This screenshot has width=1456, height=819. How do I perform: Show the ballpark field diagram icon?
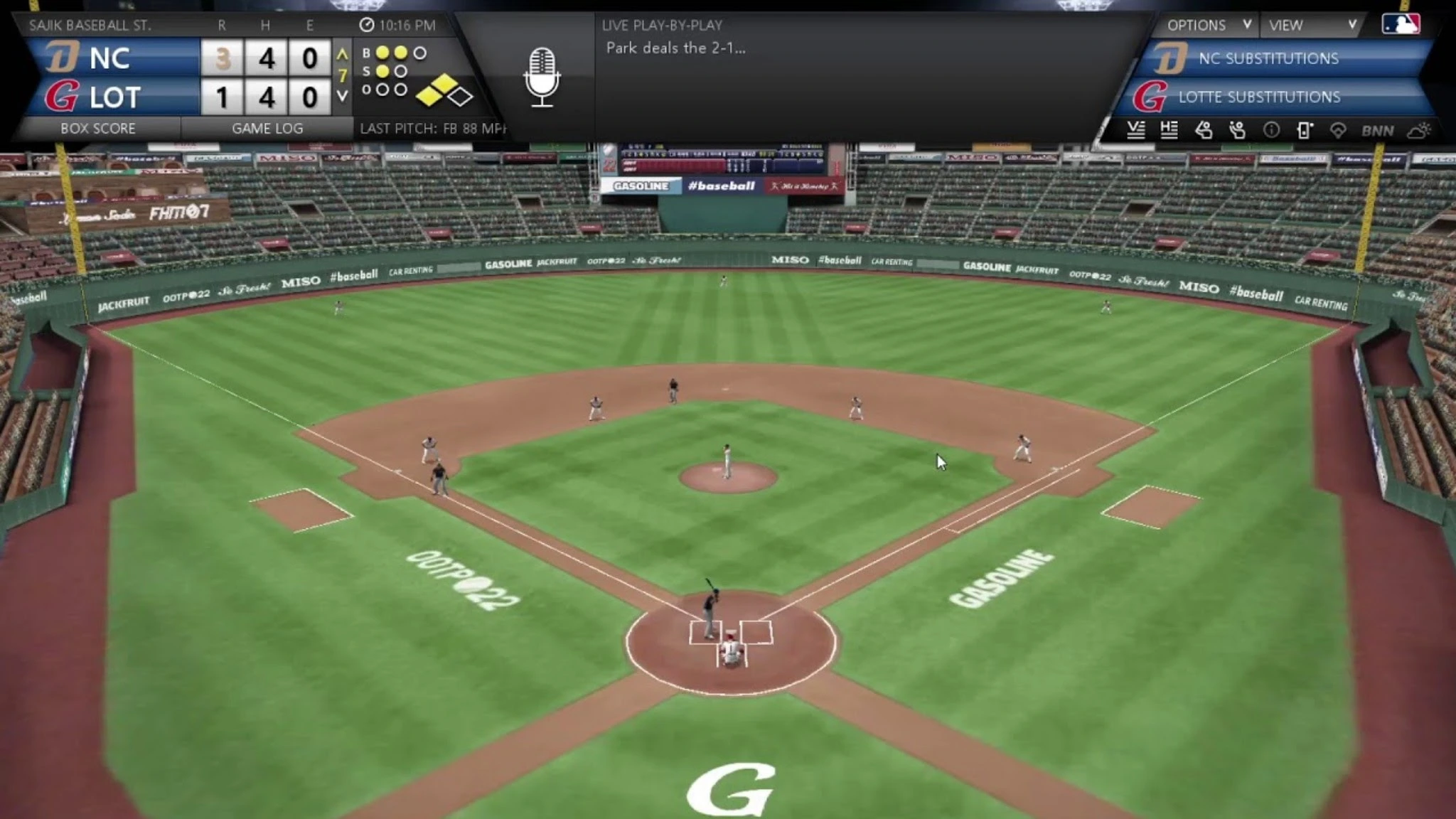pos(1338,130)
